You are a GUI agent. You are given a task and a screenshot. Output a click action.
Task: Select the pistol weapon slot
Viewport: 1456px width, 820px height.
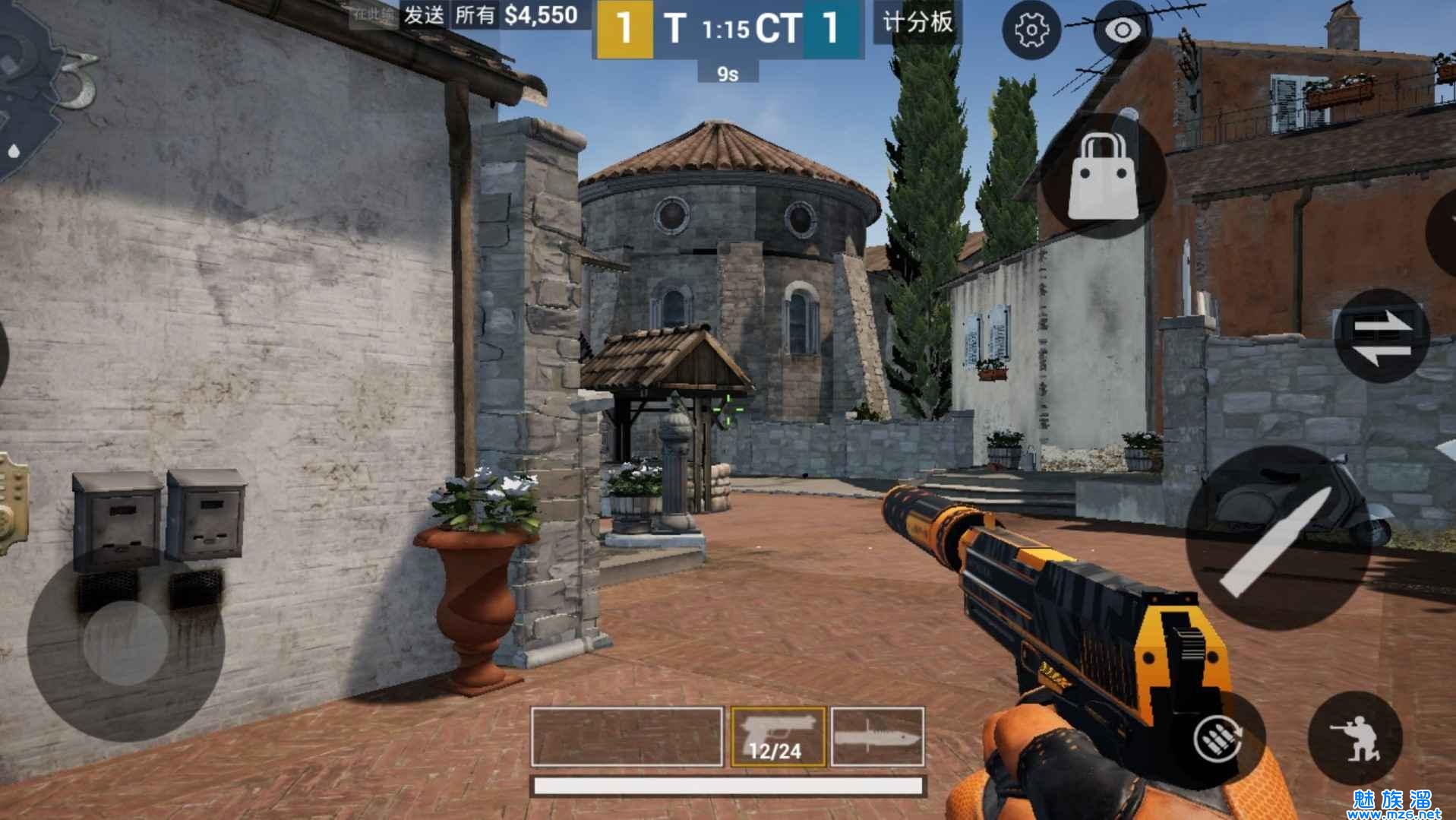point(778,736)
